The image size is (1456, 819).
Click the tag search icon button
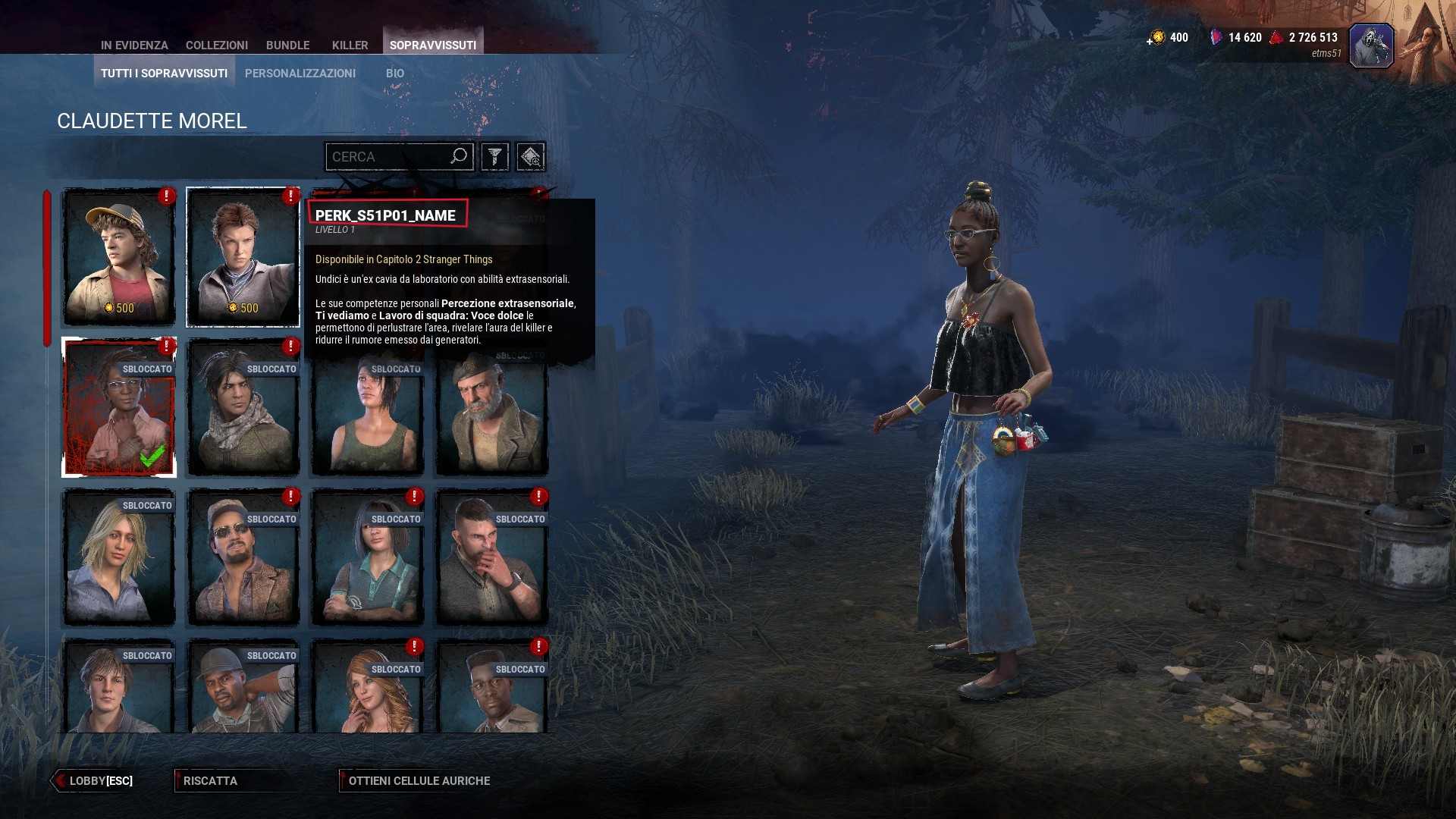[530, 157]
